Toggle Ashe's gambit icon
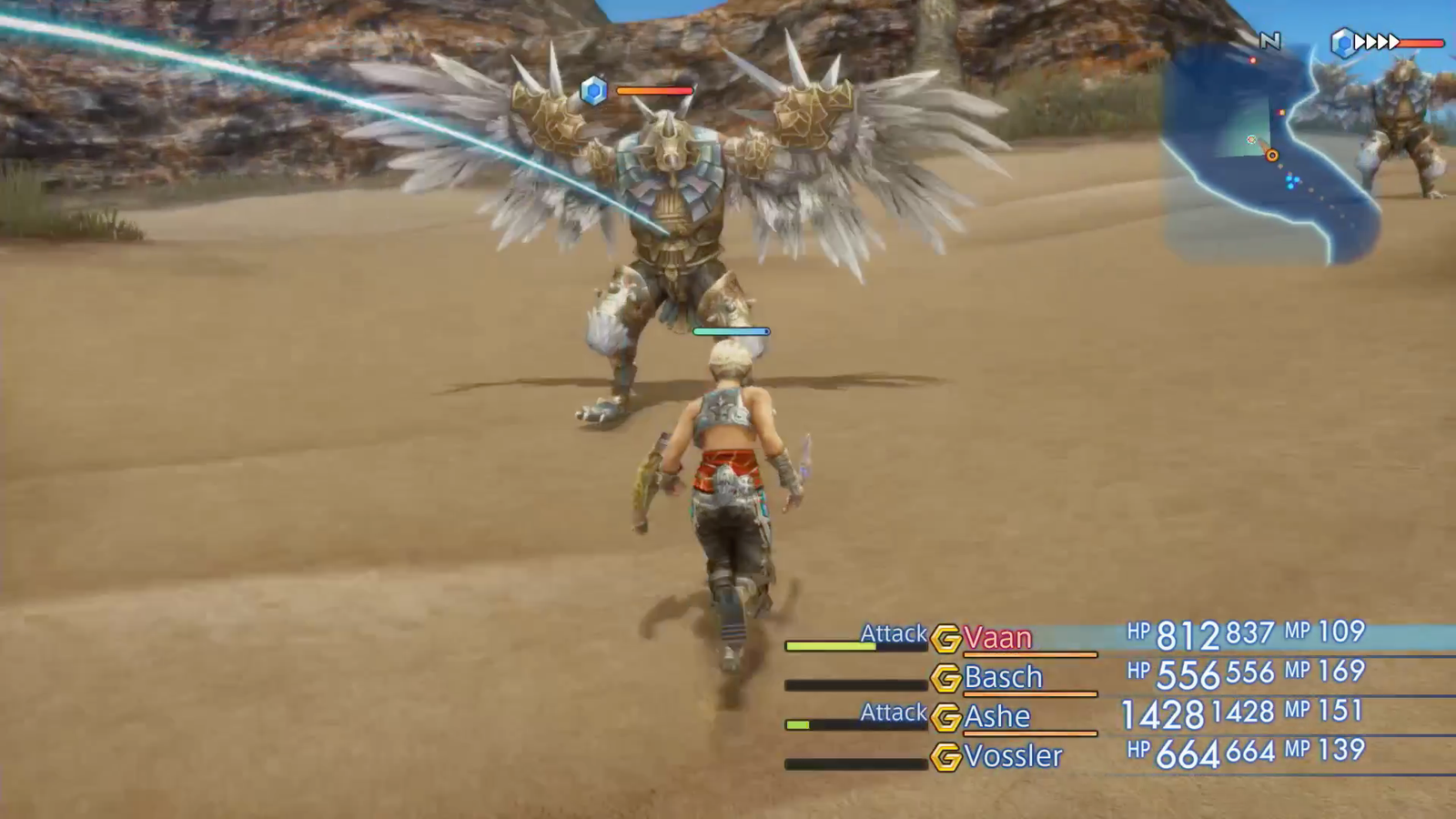Screen dimensions: 1456x819 coord(946,718)
